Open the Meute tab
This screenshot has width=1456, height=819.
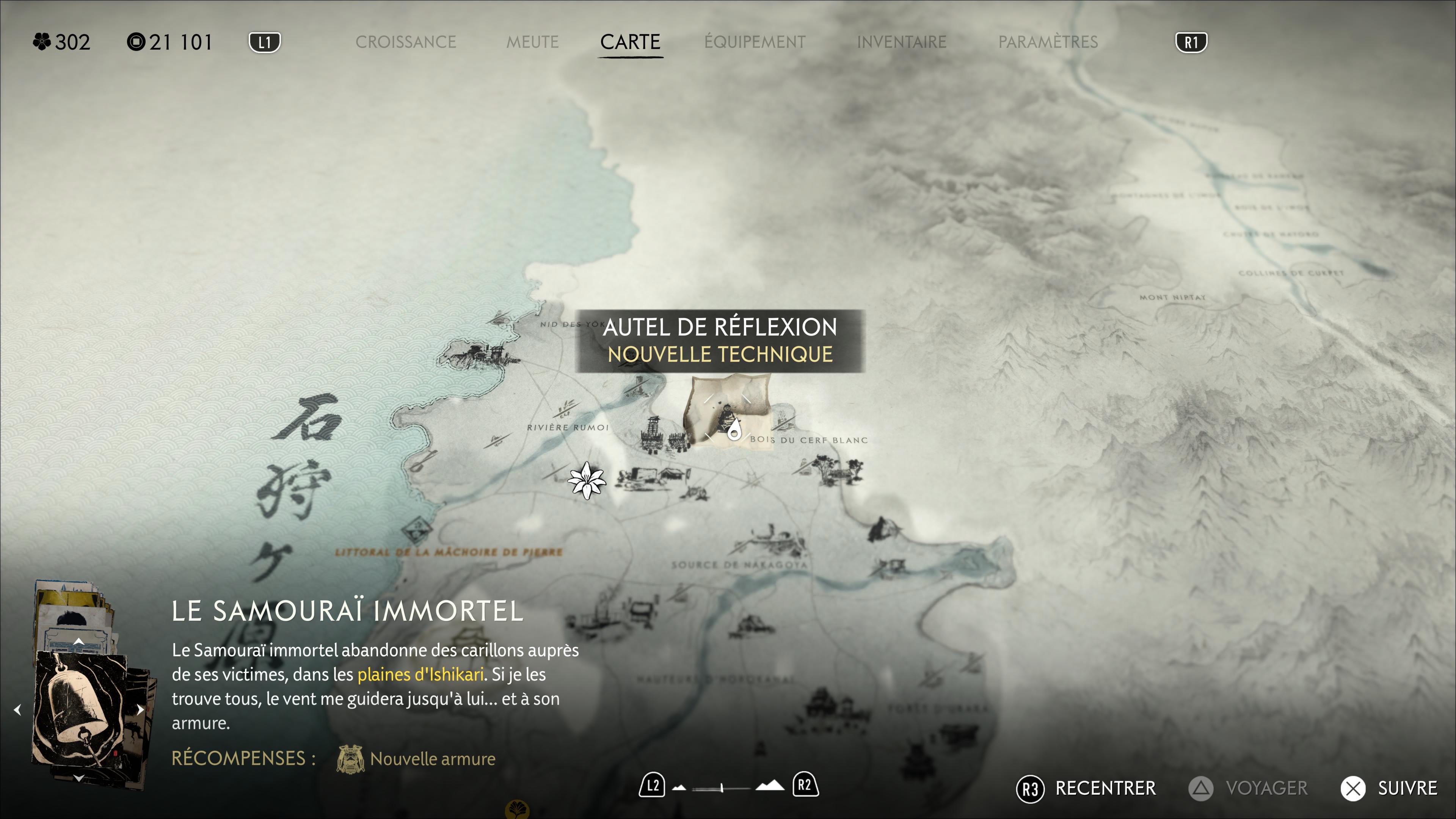[x=532, y=42]
